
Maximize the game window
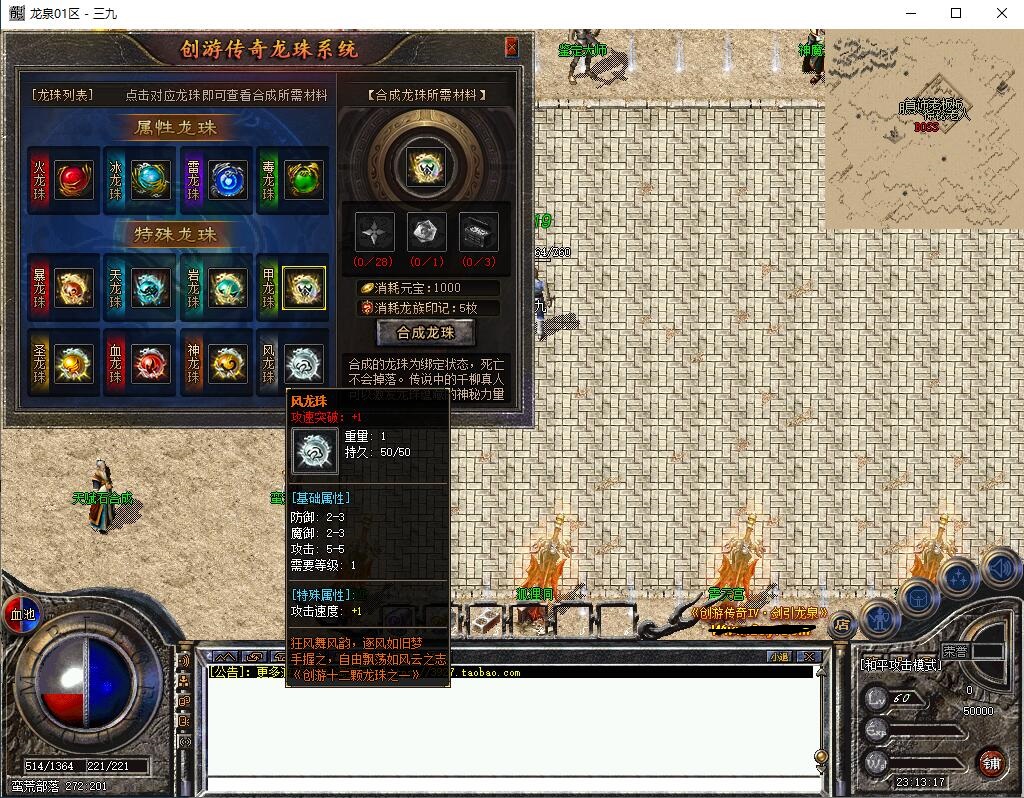click(x=955, y=14)
